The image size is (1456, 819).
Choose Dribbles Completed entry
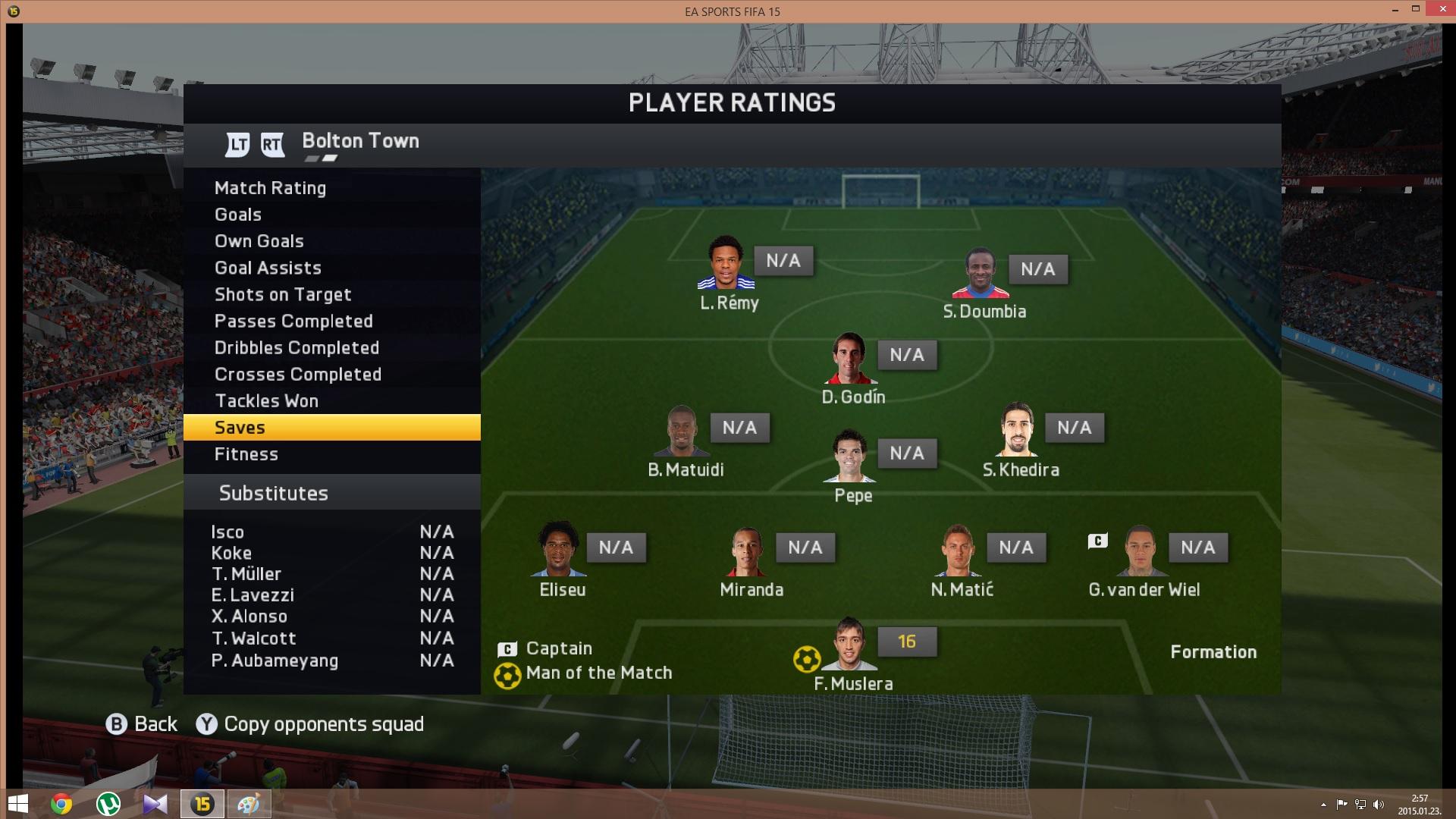pyautogui.click(x=297, y=347)
